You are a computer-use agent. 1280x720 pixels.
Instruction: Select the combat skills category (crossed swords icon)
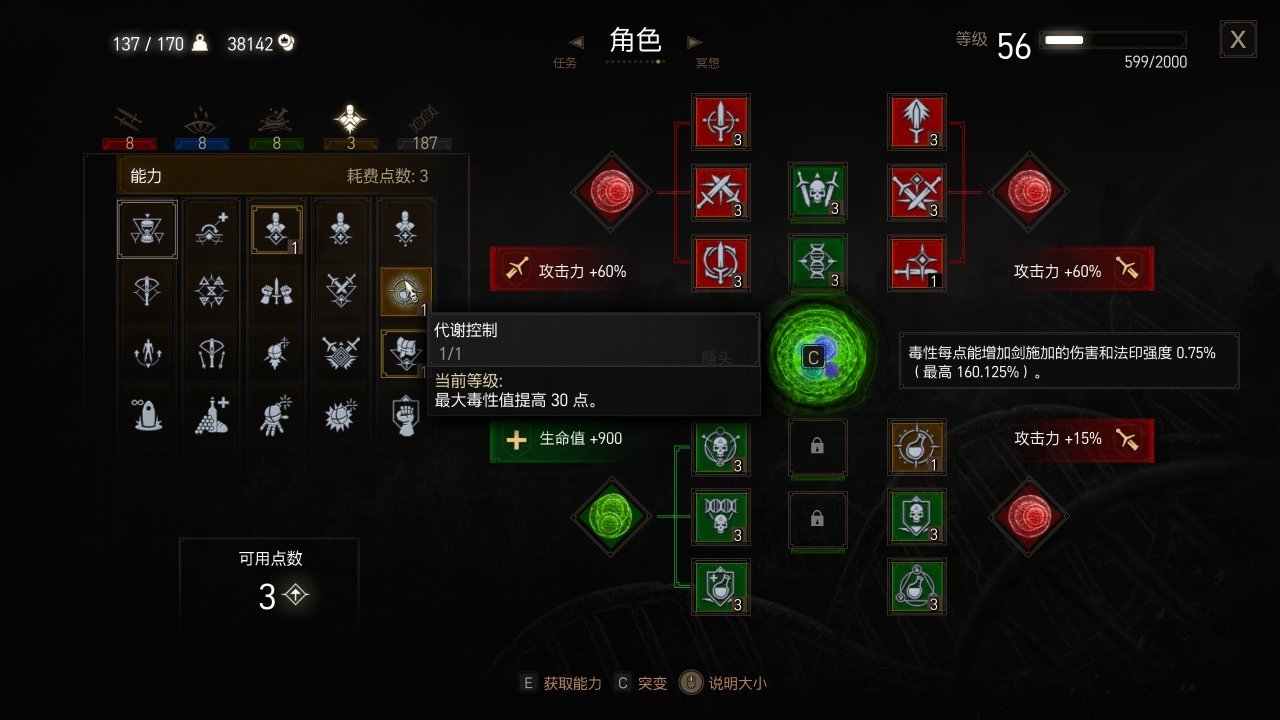click(128, 118)
